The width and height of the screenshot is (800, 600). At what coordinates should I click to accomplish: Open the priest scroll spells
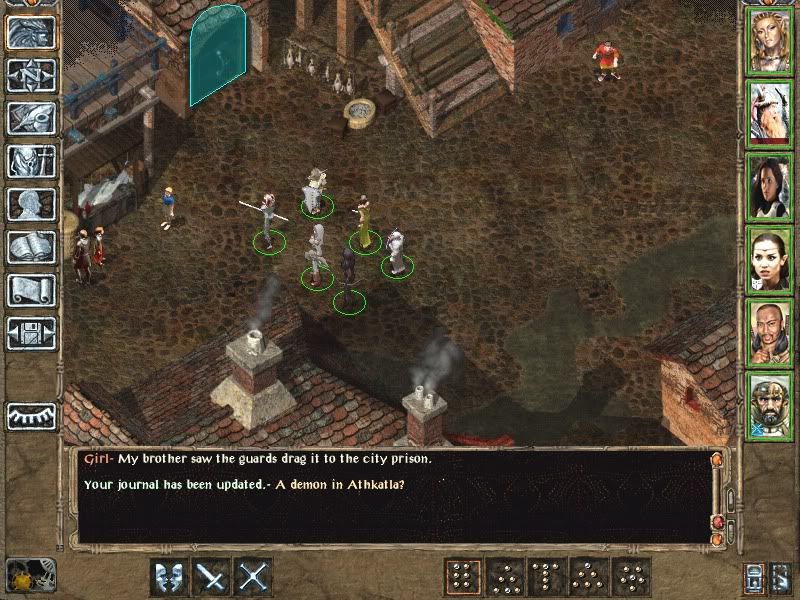(31, 291)
